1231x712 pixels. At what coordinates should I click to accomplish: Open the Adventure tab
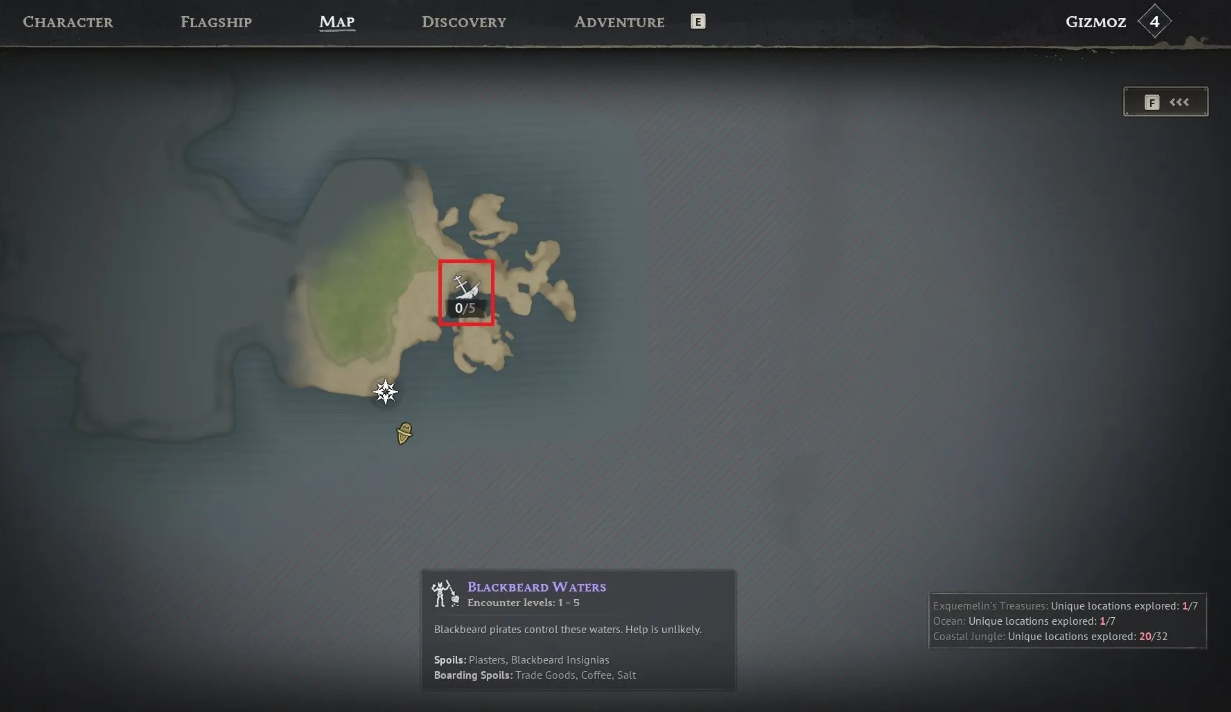619,22
